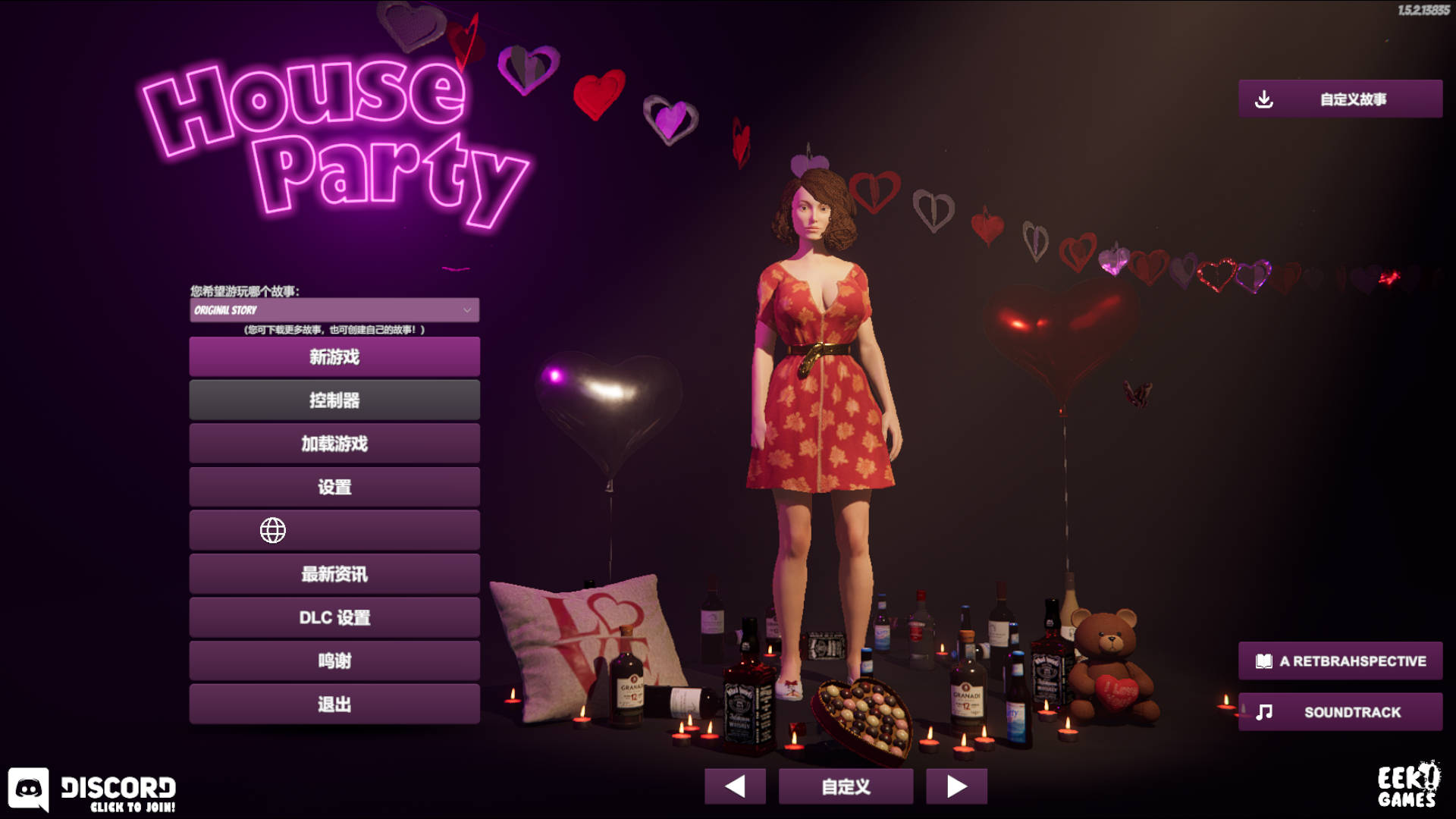Show next character with right arrow
Viewport: 1456px width, 819px height.
tap(956, 786)
